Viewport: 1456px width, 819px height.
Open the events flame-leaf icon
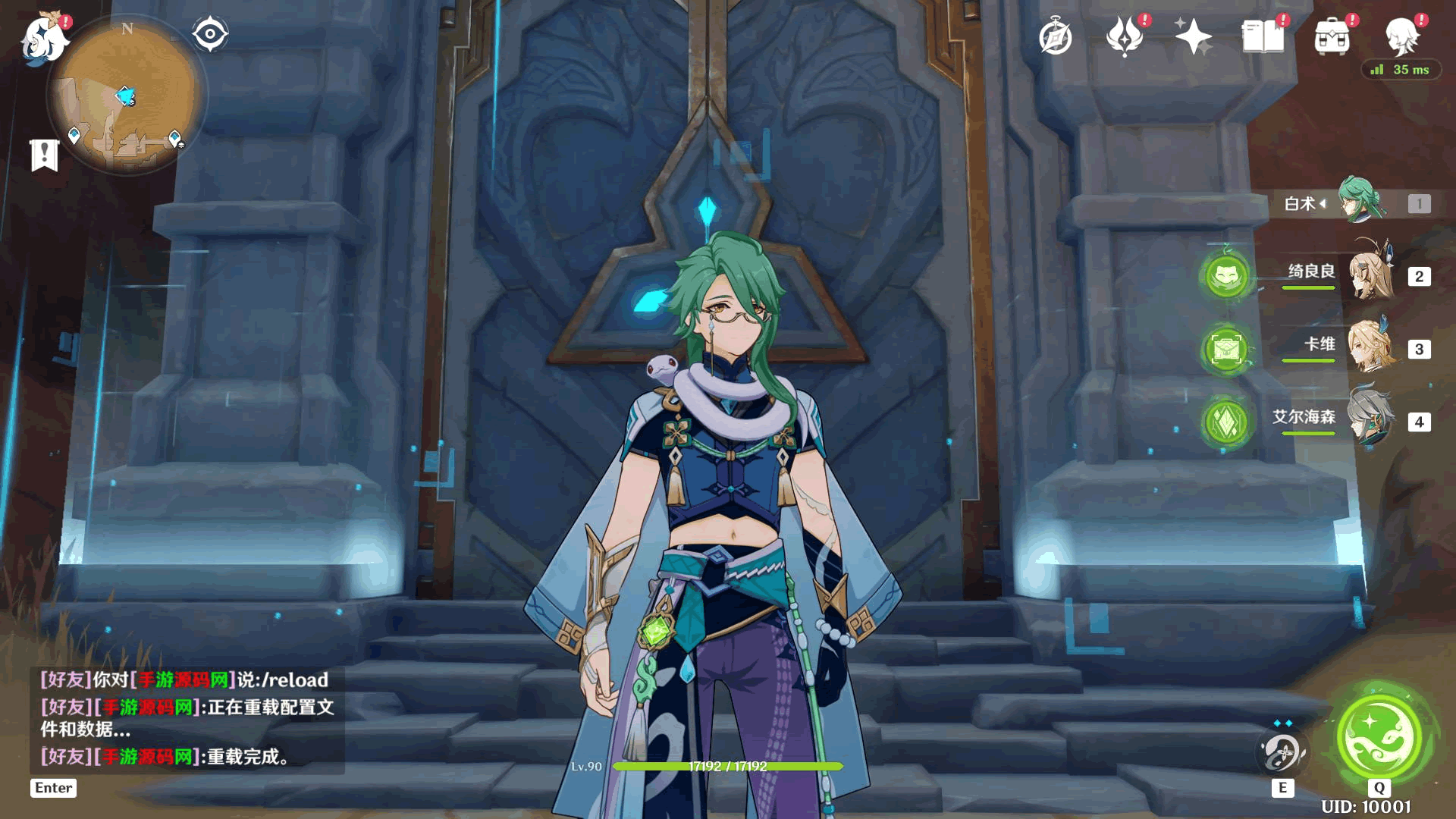click(1125, 36)
